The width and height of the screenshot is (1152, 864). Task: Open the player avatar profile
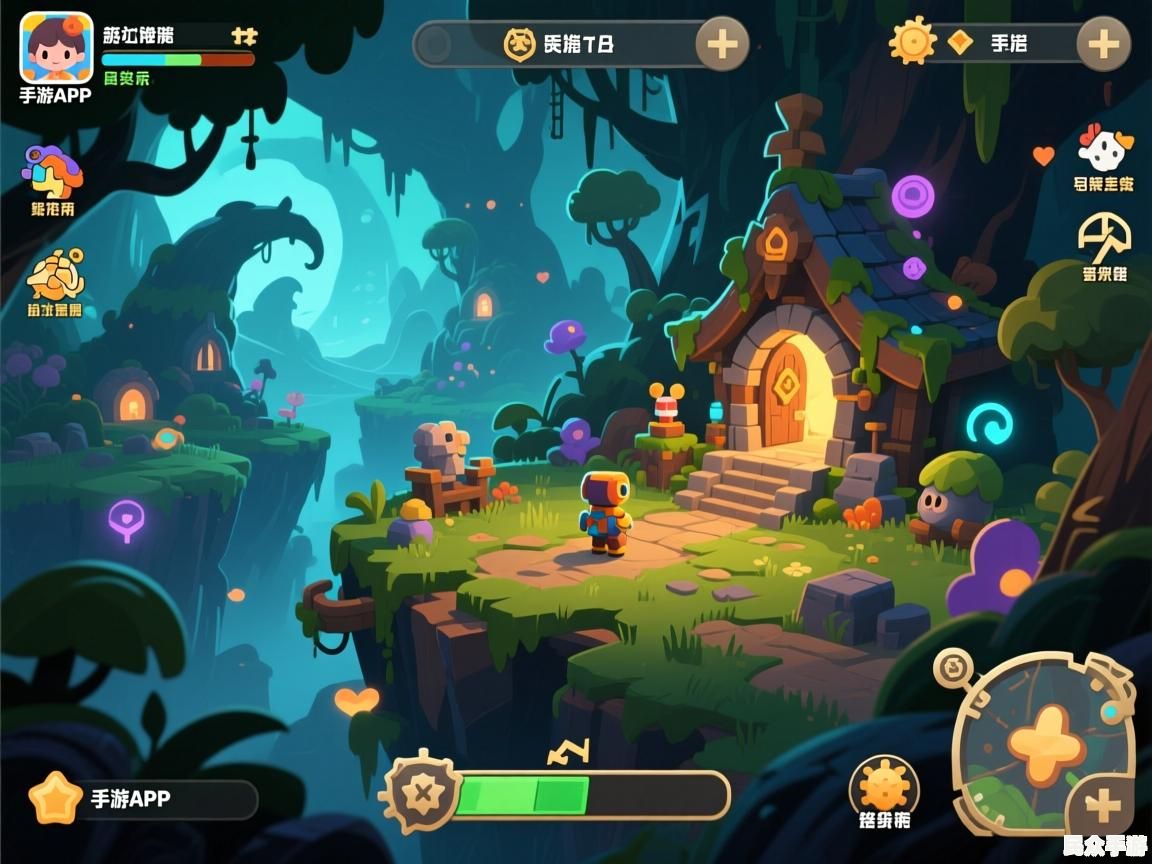click(56, 48)
